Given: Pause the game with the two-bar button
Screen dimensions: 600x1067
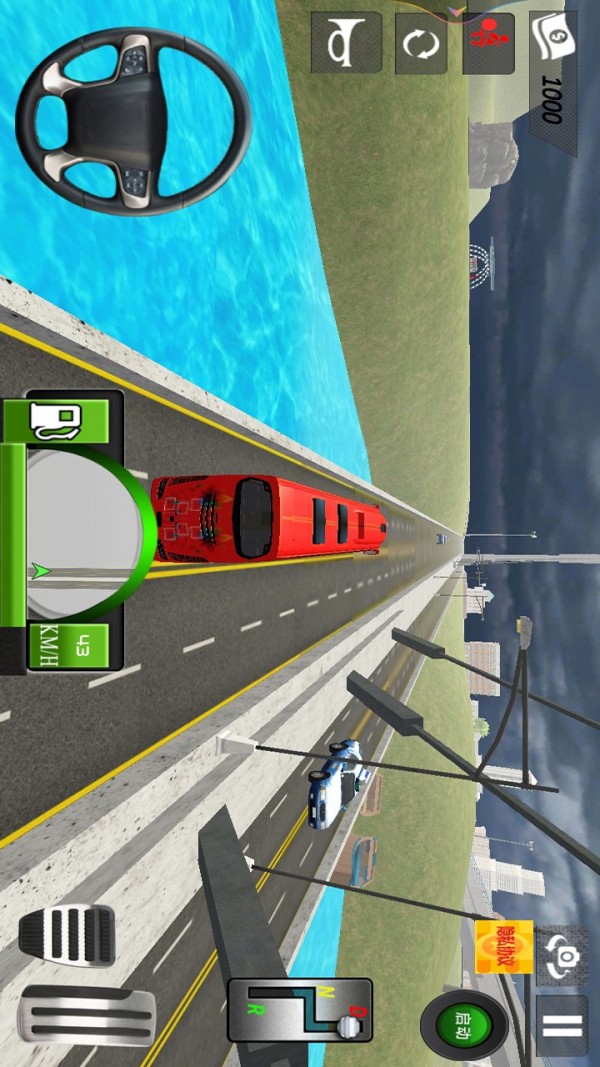Looking at the screenshot, I should tap(561, 1025).
